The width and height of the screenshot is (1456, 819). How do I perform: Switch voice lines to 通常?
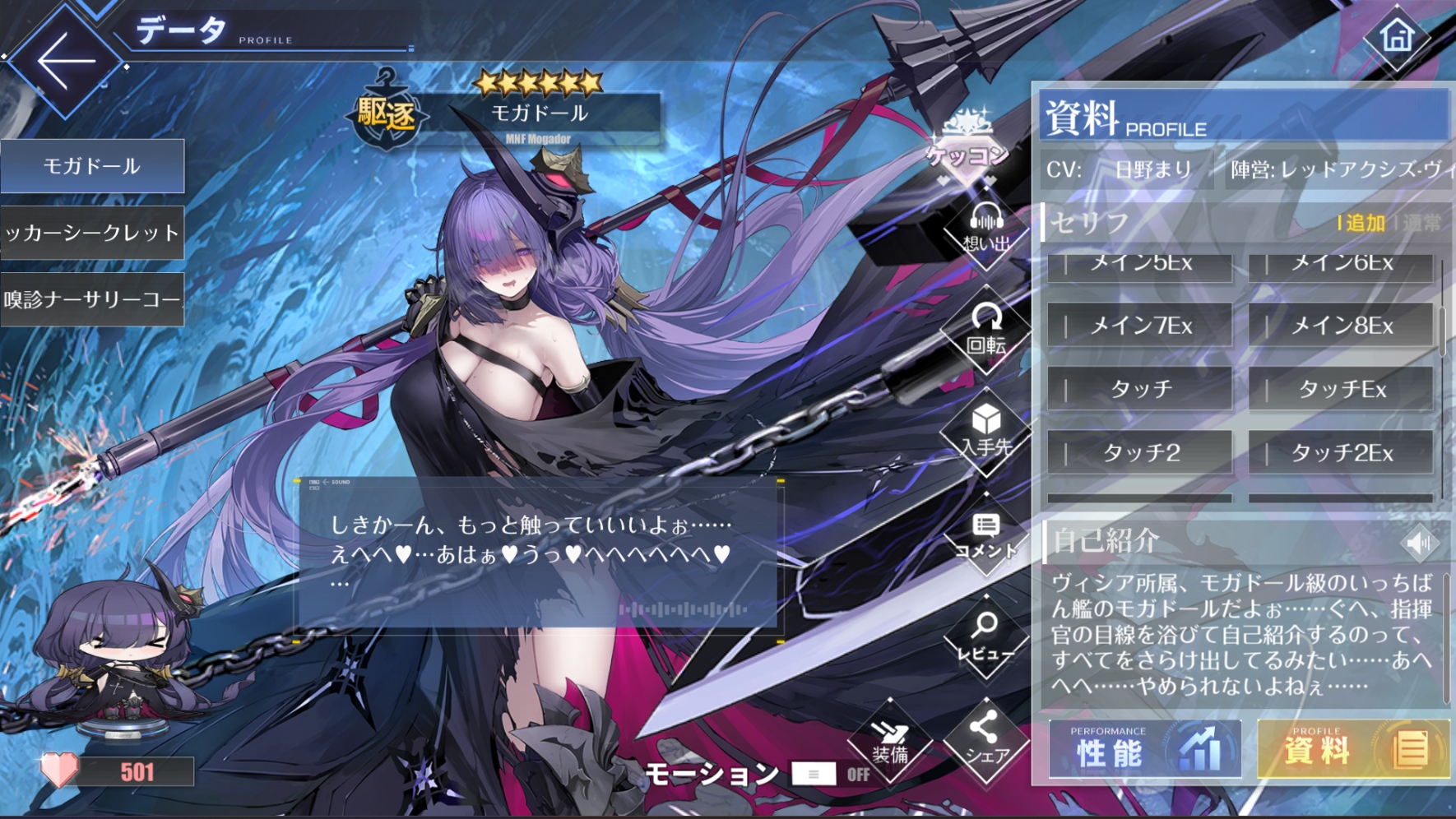[x=1422, y=222]
